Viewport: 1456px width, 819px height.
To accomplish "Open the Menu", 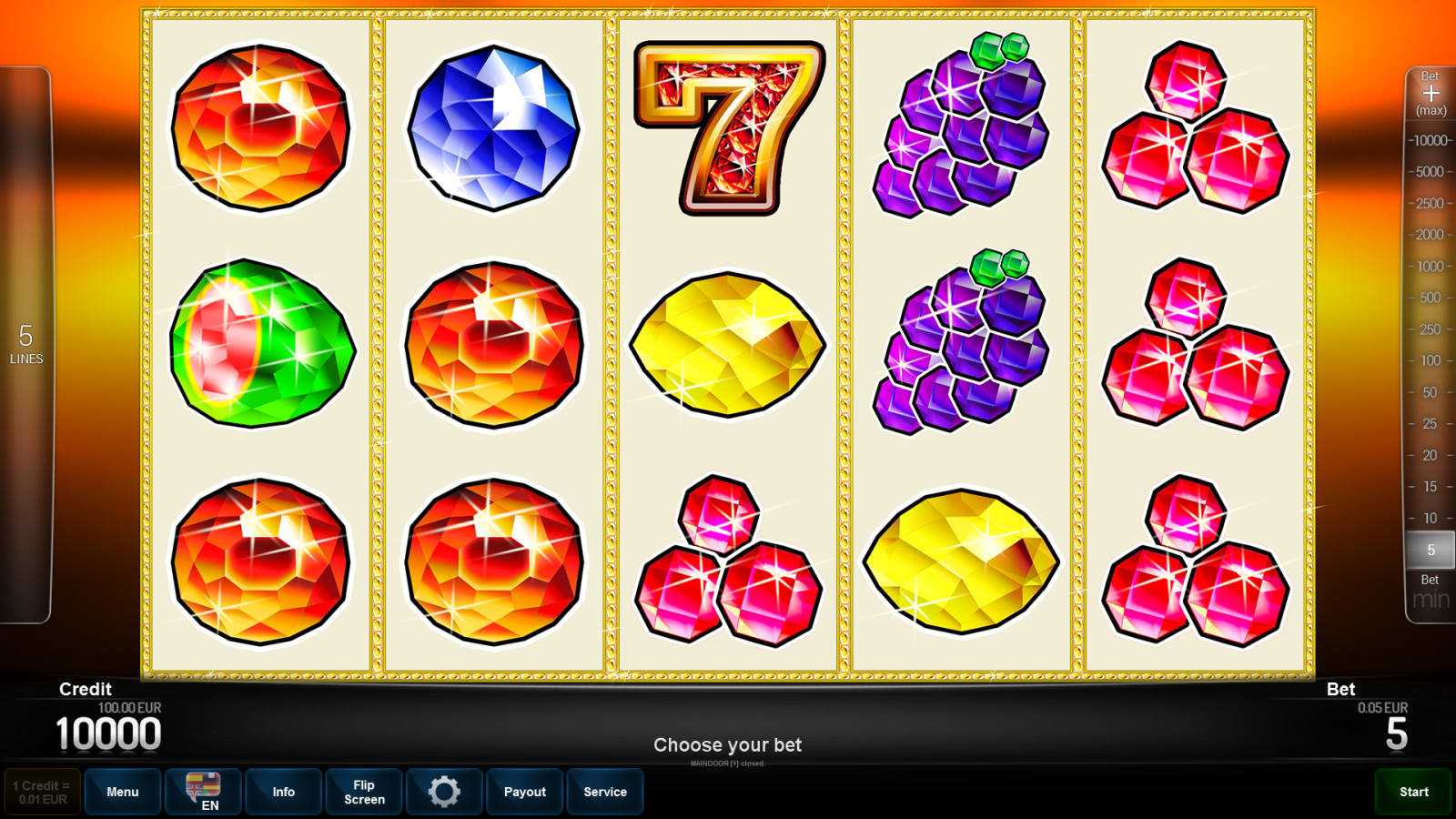I will pyautogui.click(x=123, y=792).
